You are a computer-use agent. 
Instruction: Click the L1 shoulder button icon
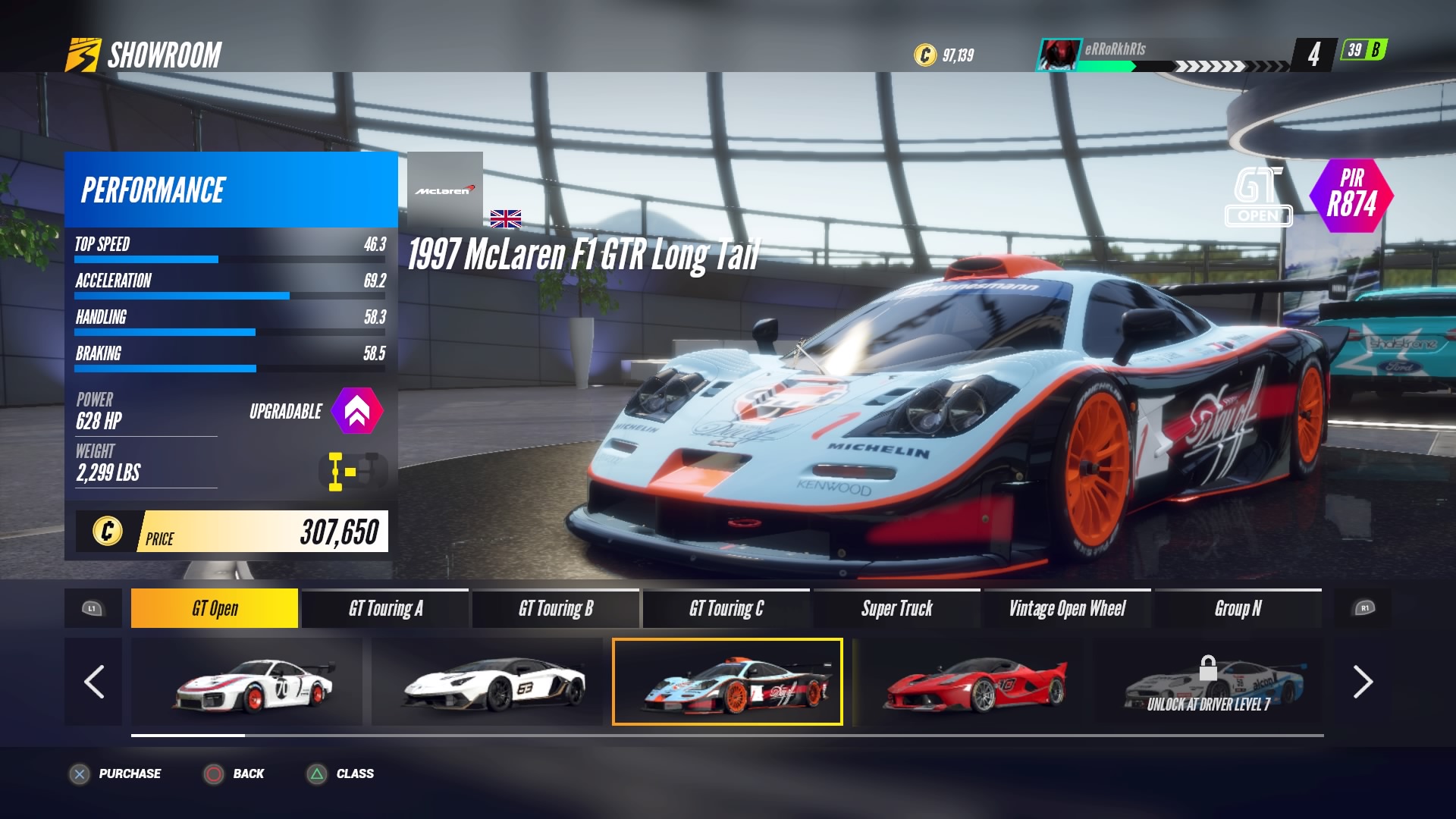pos(91,608)
